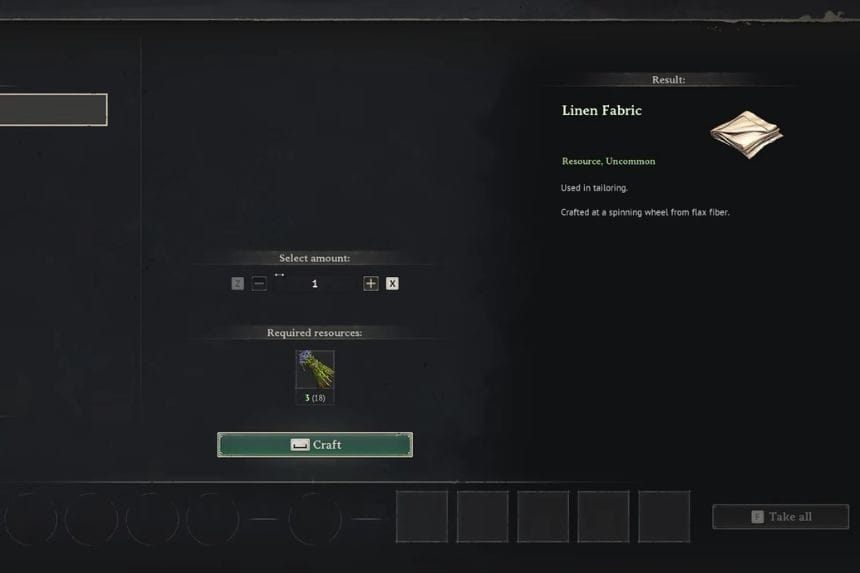Choose the highlighted recipe entry on the left

(52, 110)
